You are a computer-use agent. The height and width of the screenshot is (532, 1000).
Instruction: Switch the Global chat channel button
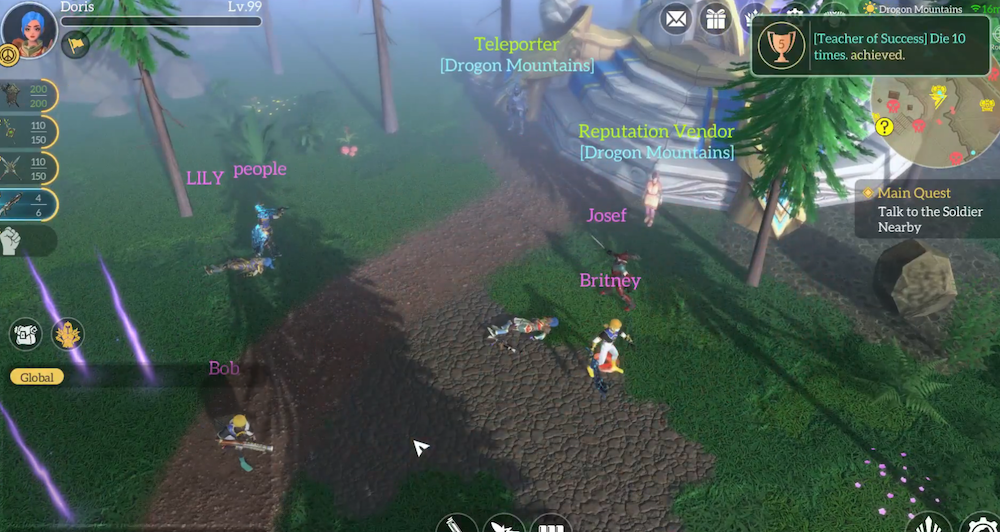37,377
